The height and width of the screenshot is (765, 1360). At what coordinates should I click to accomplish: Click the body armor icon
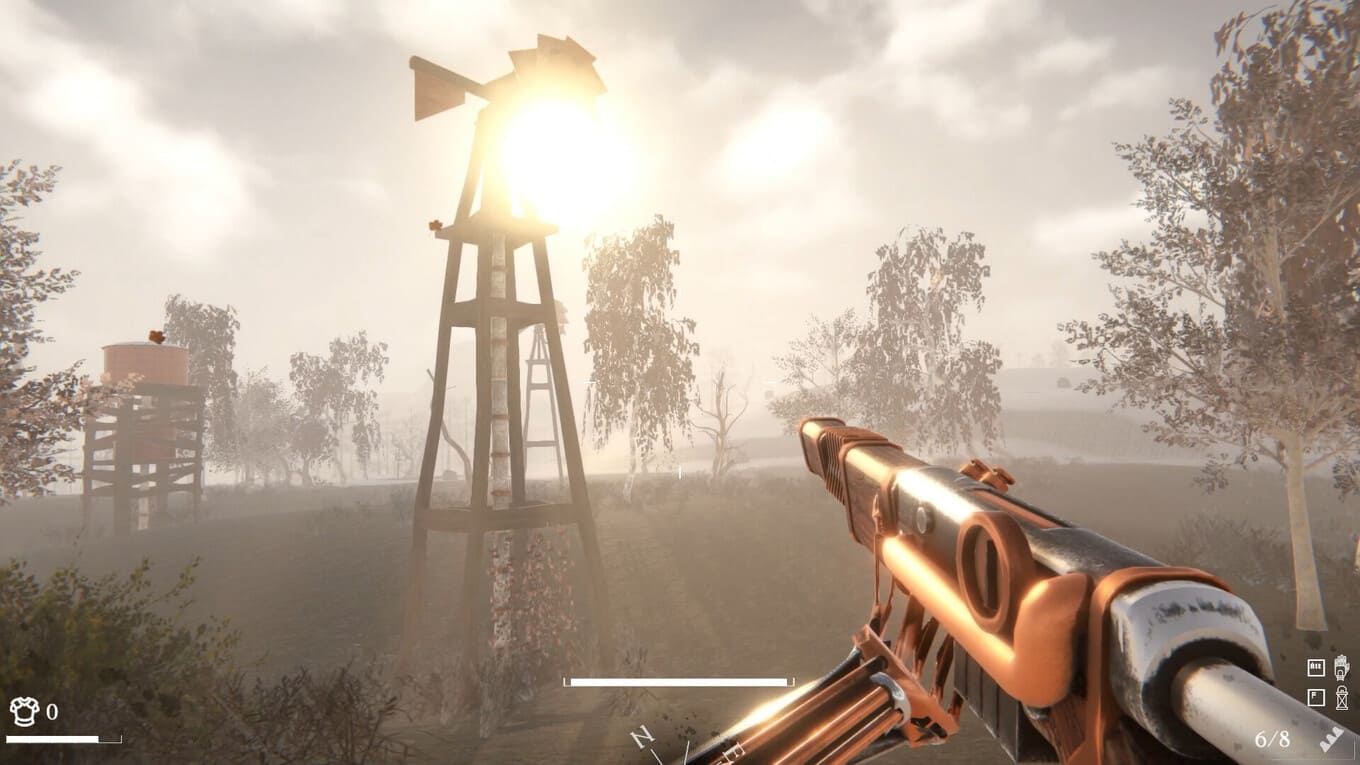24,711
